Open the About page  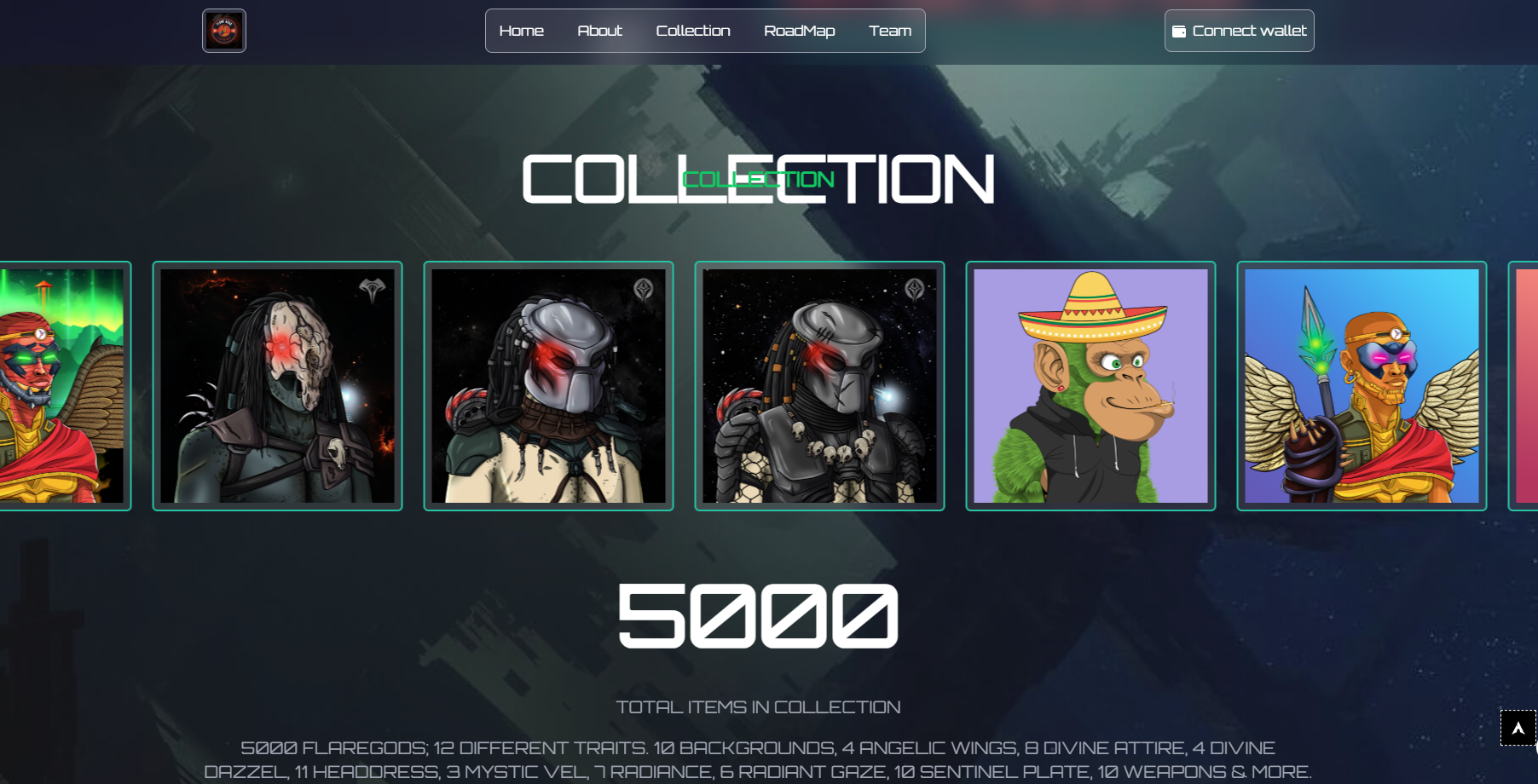(600, 31)
